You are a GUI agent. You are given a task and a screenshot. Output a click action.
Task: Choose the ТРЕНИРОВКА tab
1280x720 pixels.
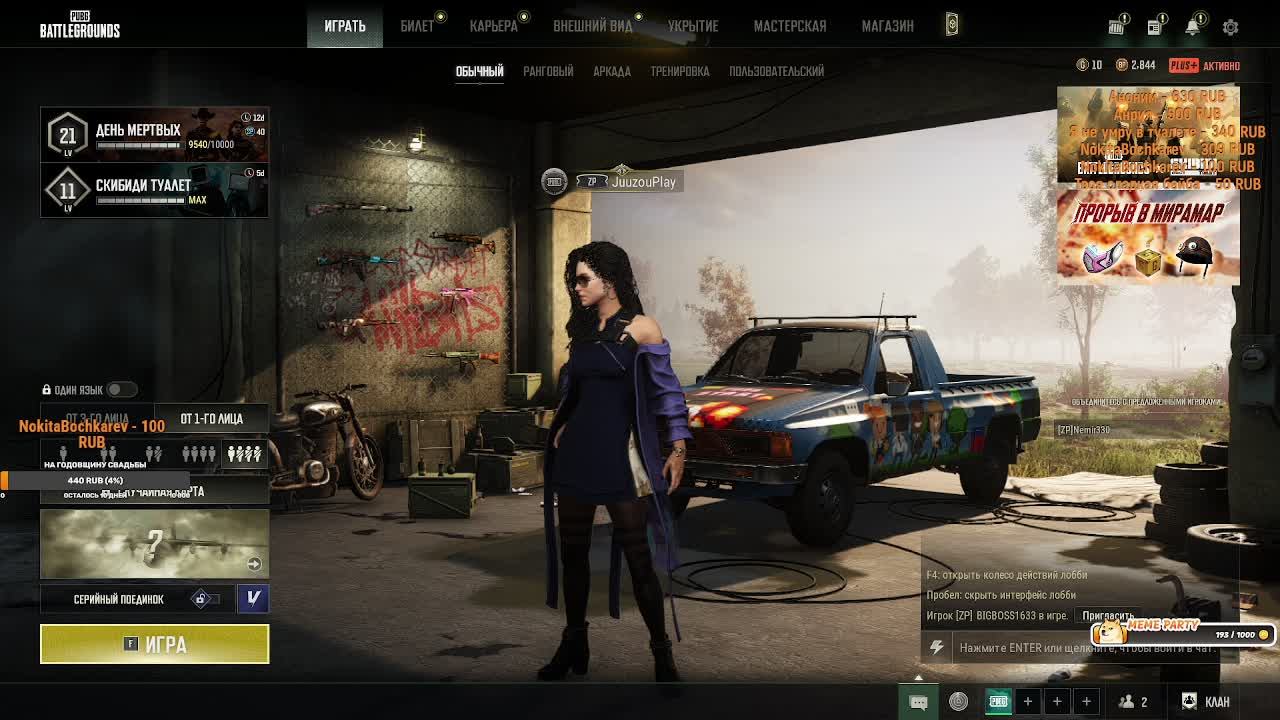coord(679,71)
